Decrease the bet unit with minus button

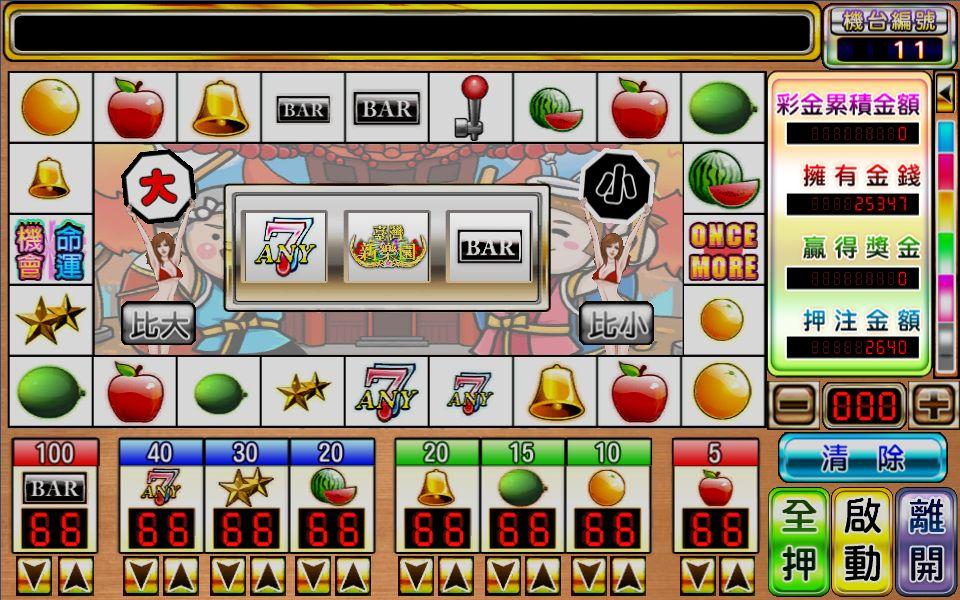[792, 406]
